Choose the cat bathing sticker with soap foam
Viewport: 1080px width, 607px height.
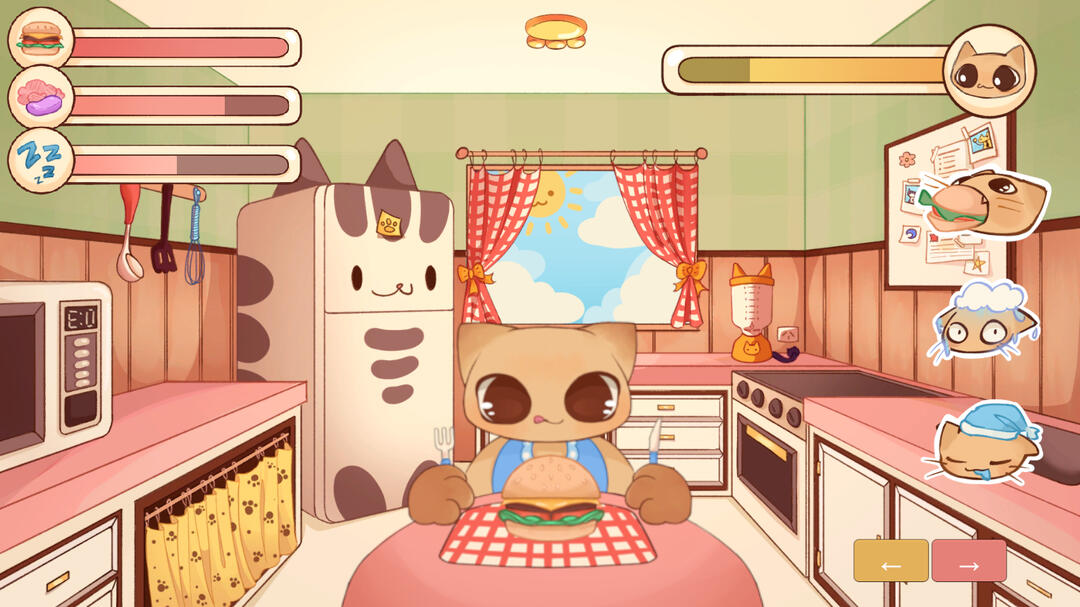pos(983,322)
